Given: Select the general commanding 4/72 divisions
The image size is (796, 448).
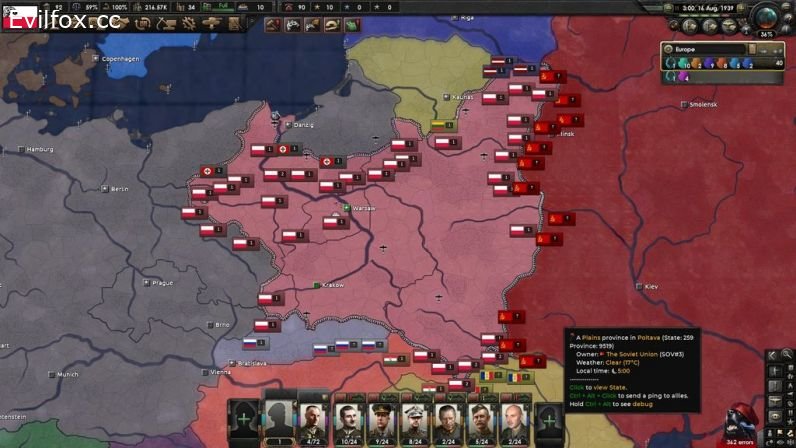Looking at the screenshot, I should 314,421.
